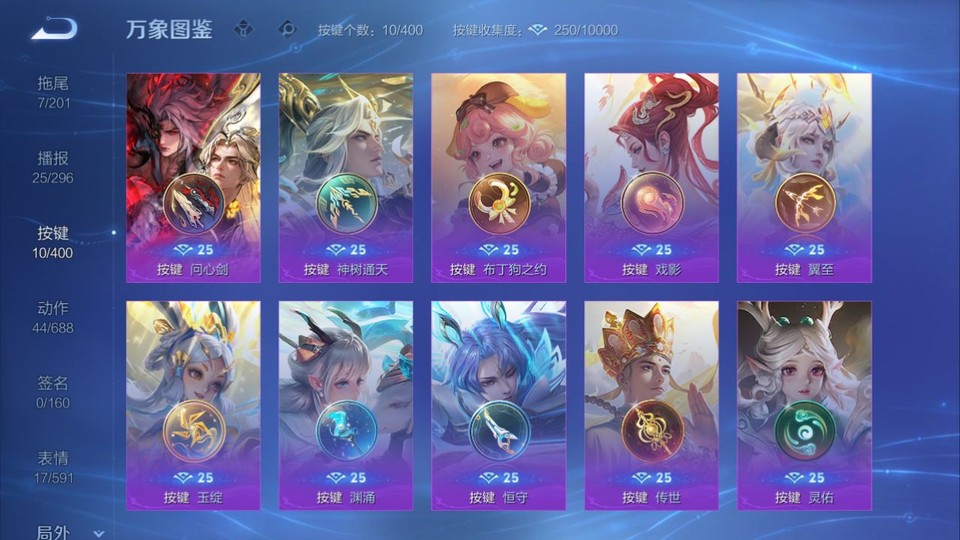This screenshot has height=540, width=960.
Task: Open the 渊涌 button skin card
Action: click(x=346, y=405)
